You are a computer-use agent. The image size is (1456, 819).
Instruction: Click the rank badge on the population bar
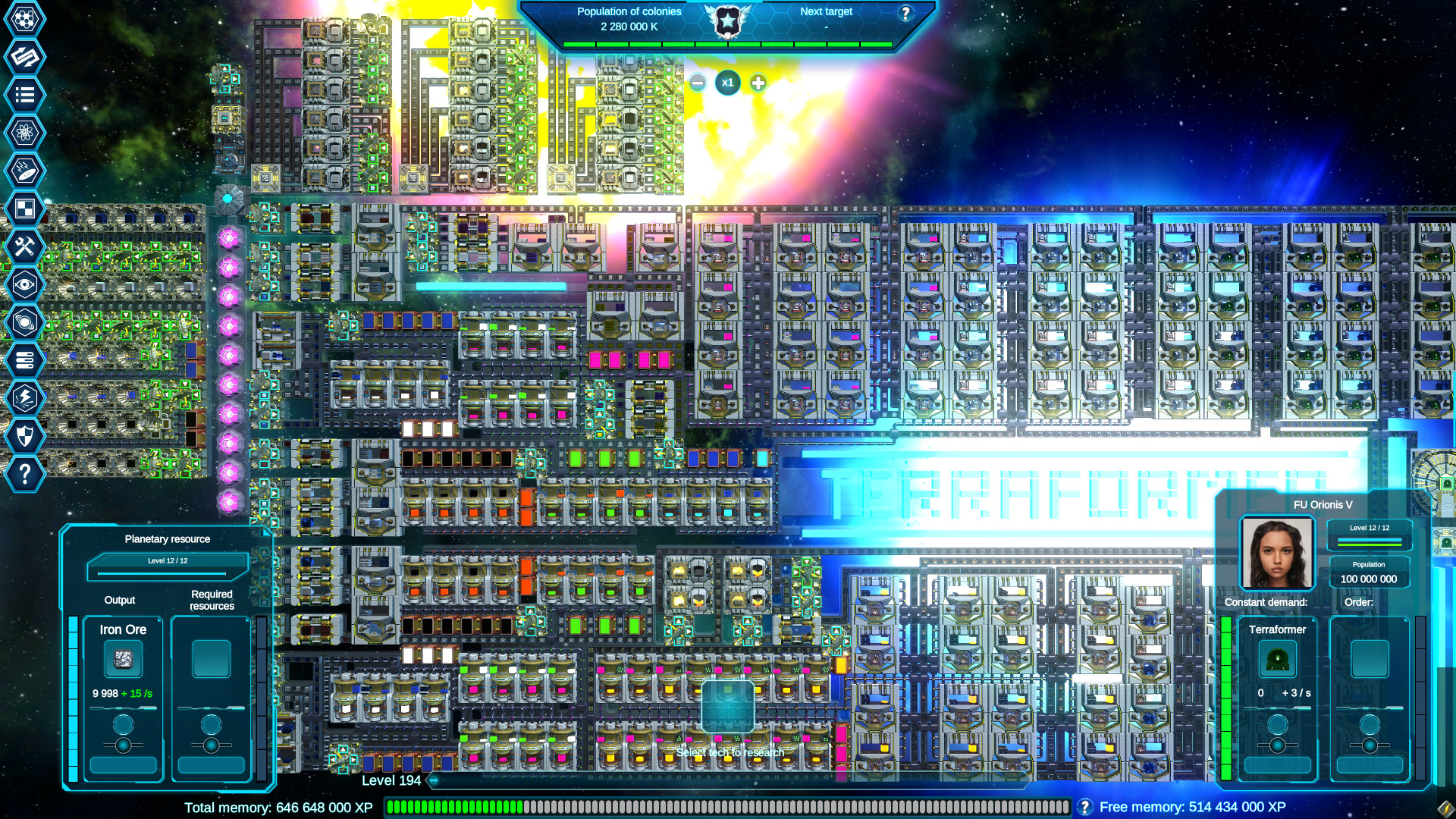(728, 23)
